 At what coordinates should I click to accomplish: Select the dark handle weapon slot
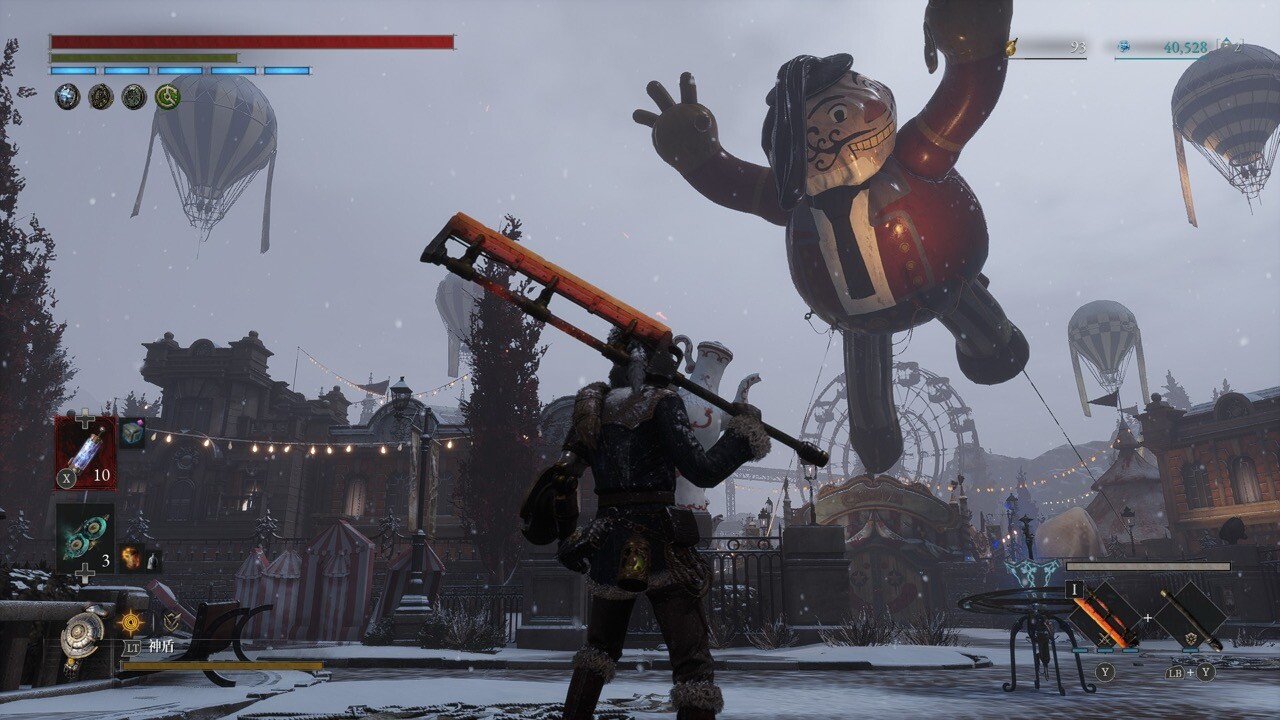(x=1190, y=616)
